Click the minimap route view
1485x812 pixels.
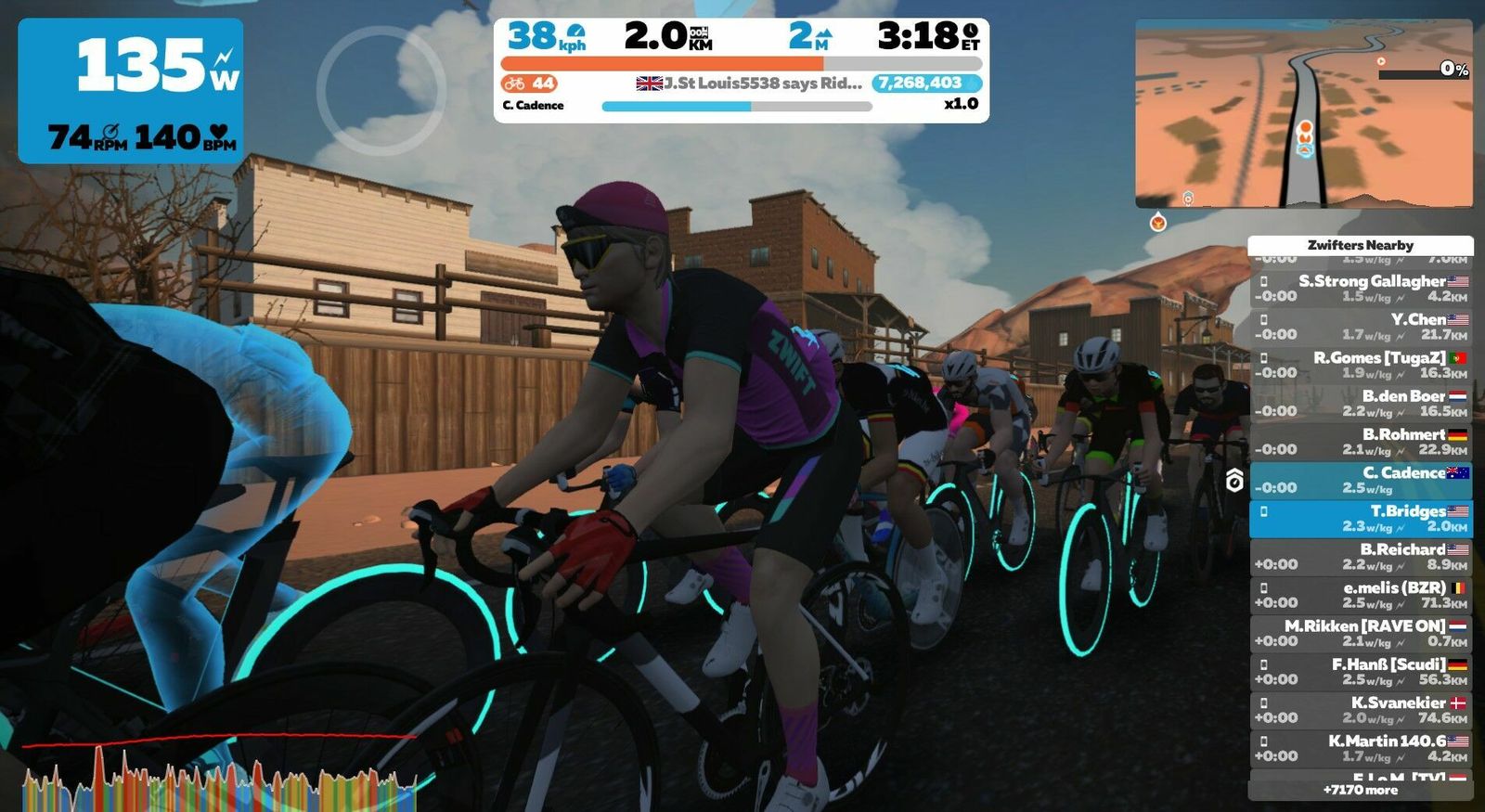point(1303,113)
